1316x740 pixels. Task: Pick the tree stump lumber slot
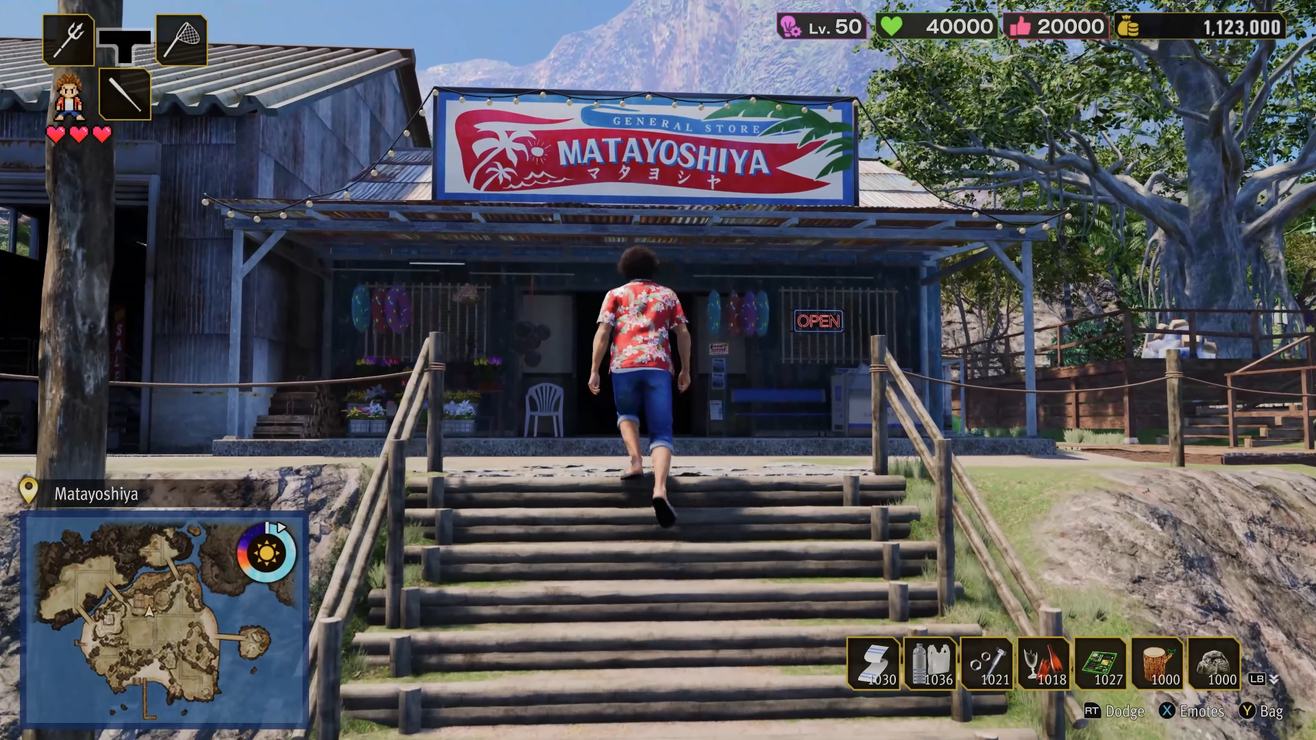pos(1157,663)
